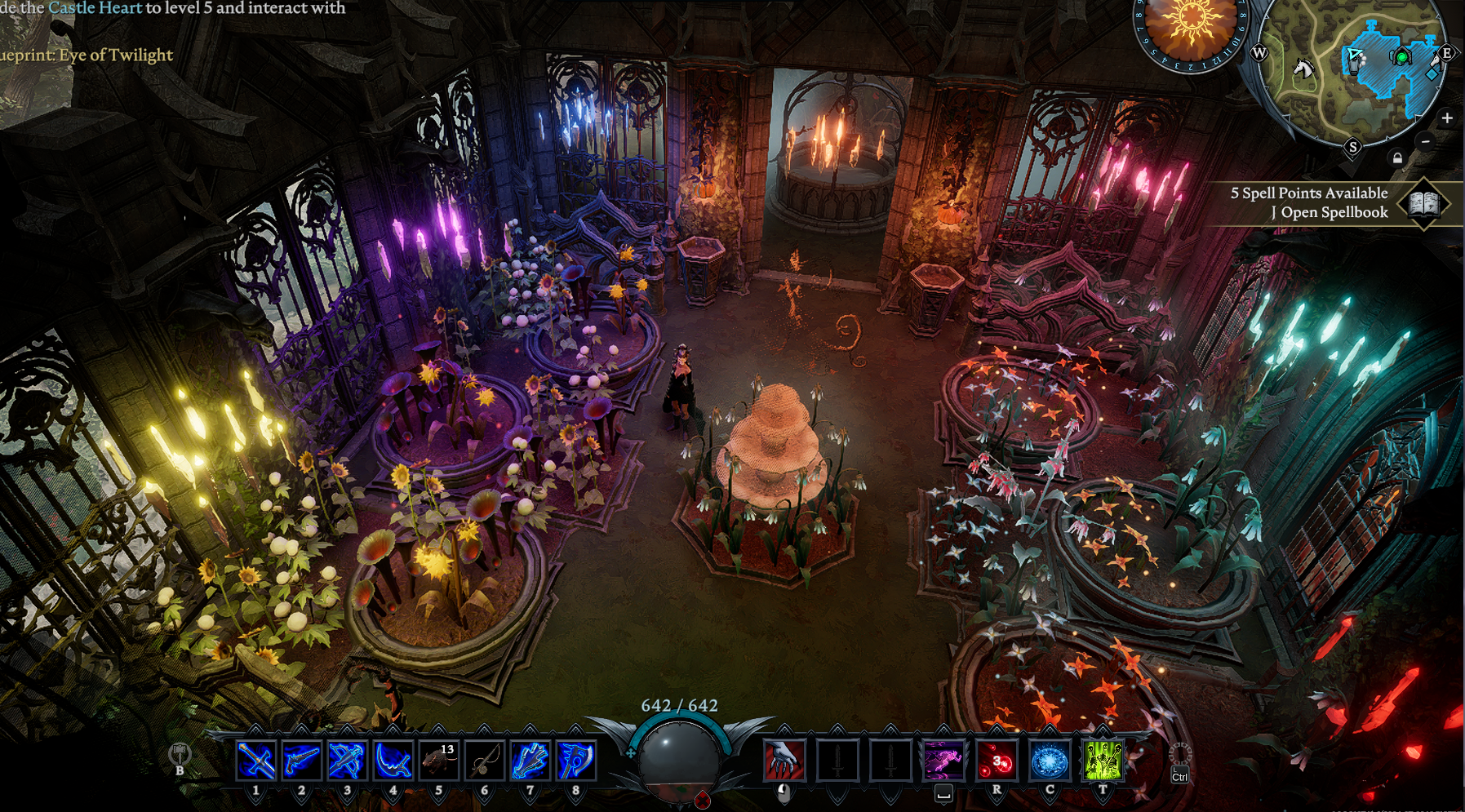Zoom in the minimap with plus button

1447,118
